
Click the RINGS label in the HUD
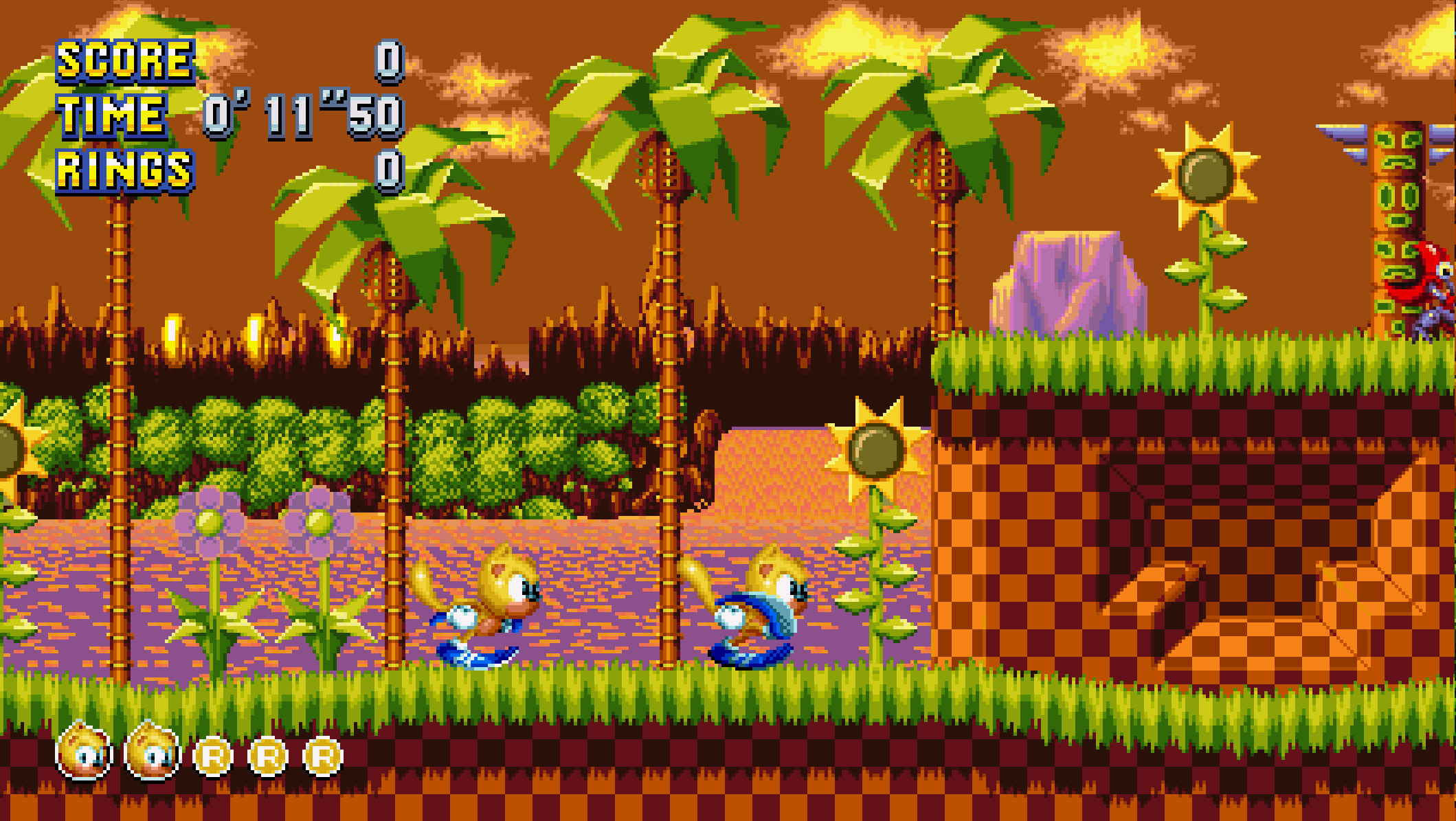(x=124, y=168)
